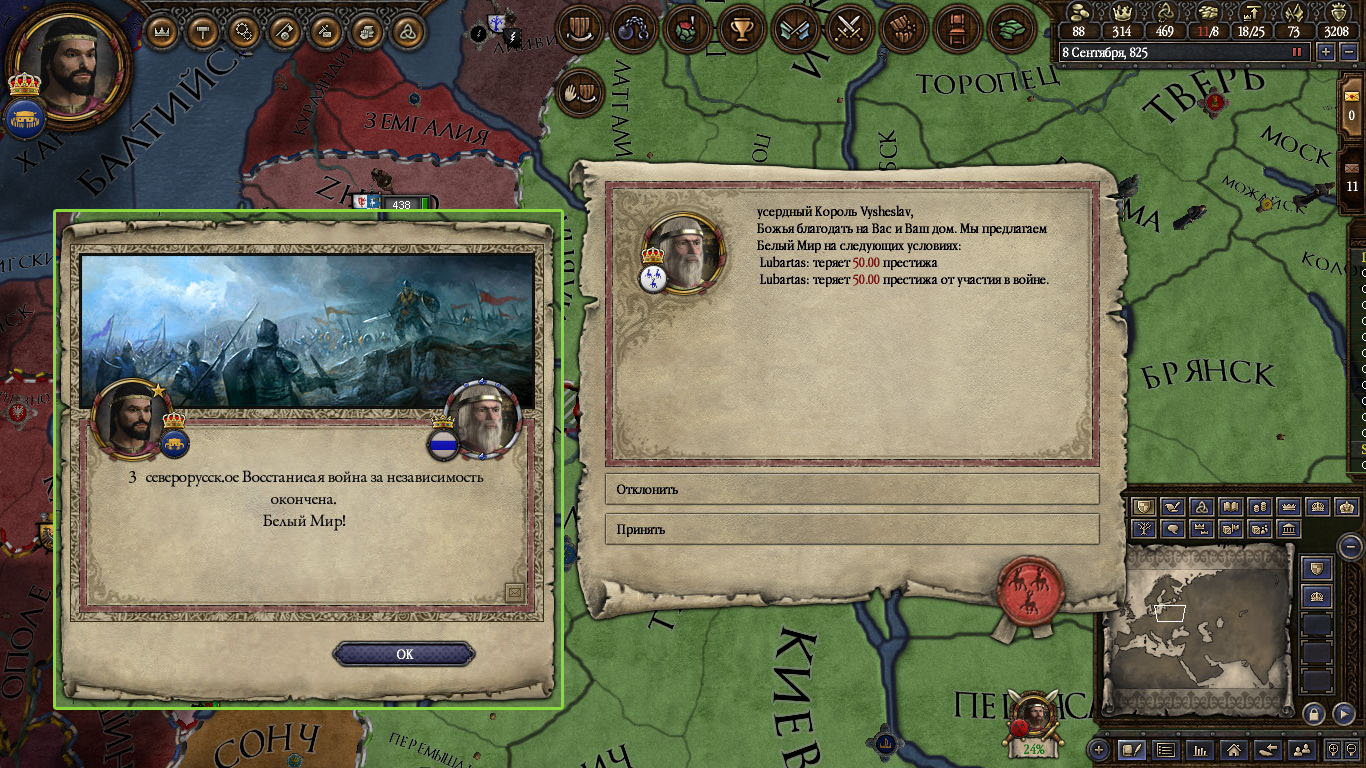The image size is (1366, 768).
Task: Decline the peace offer (Отклонить)
Action: point(852,489)
